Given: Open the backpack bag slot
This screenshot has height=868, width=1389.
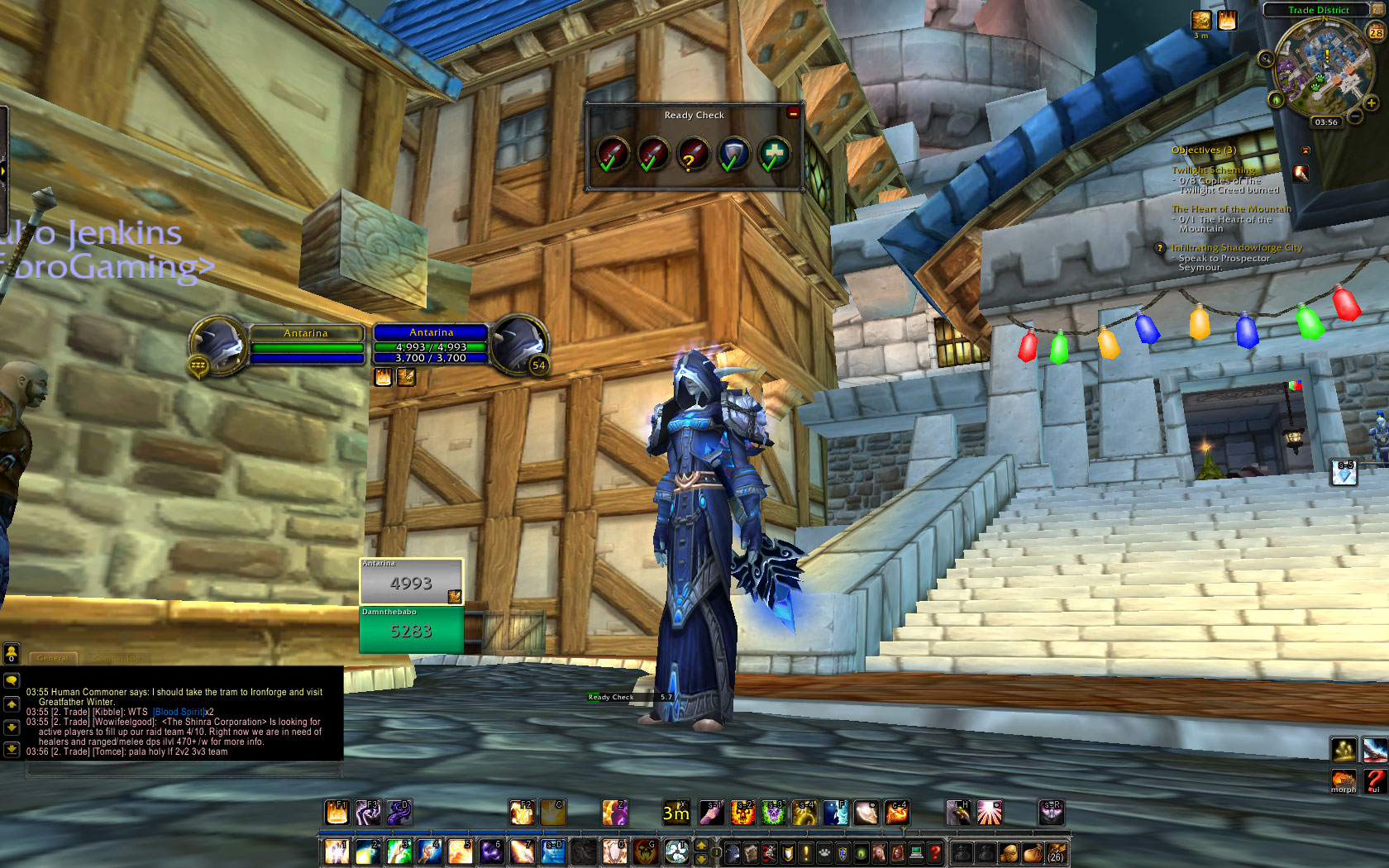Looking at the screenshot, I should (x=1056, y=851).
